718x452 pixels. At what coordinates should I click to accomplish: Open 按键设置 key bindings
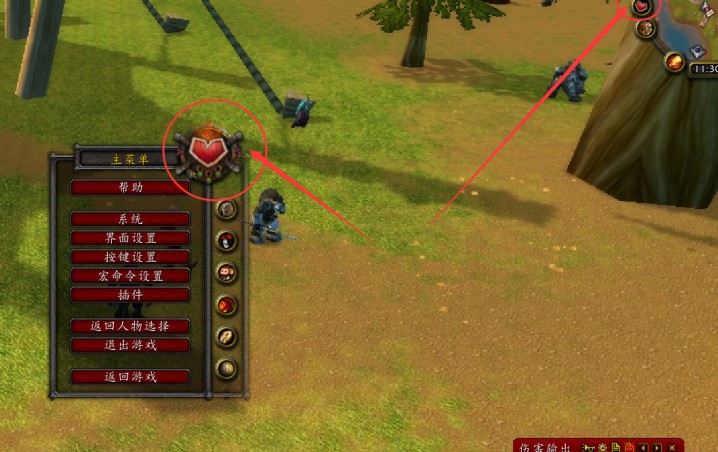pyautogui.click(x=130, y=257)
